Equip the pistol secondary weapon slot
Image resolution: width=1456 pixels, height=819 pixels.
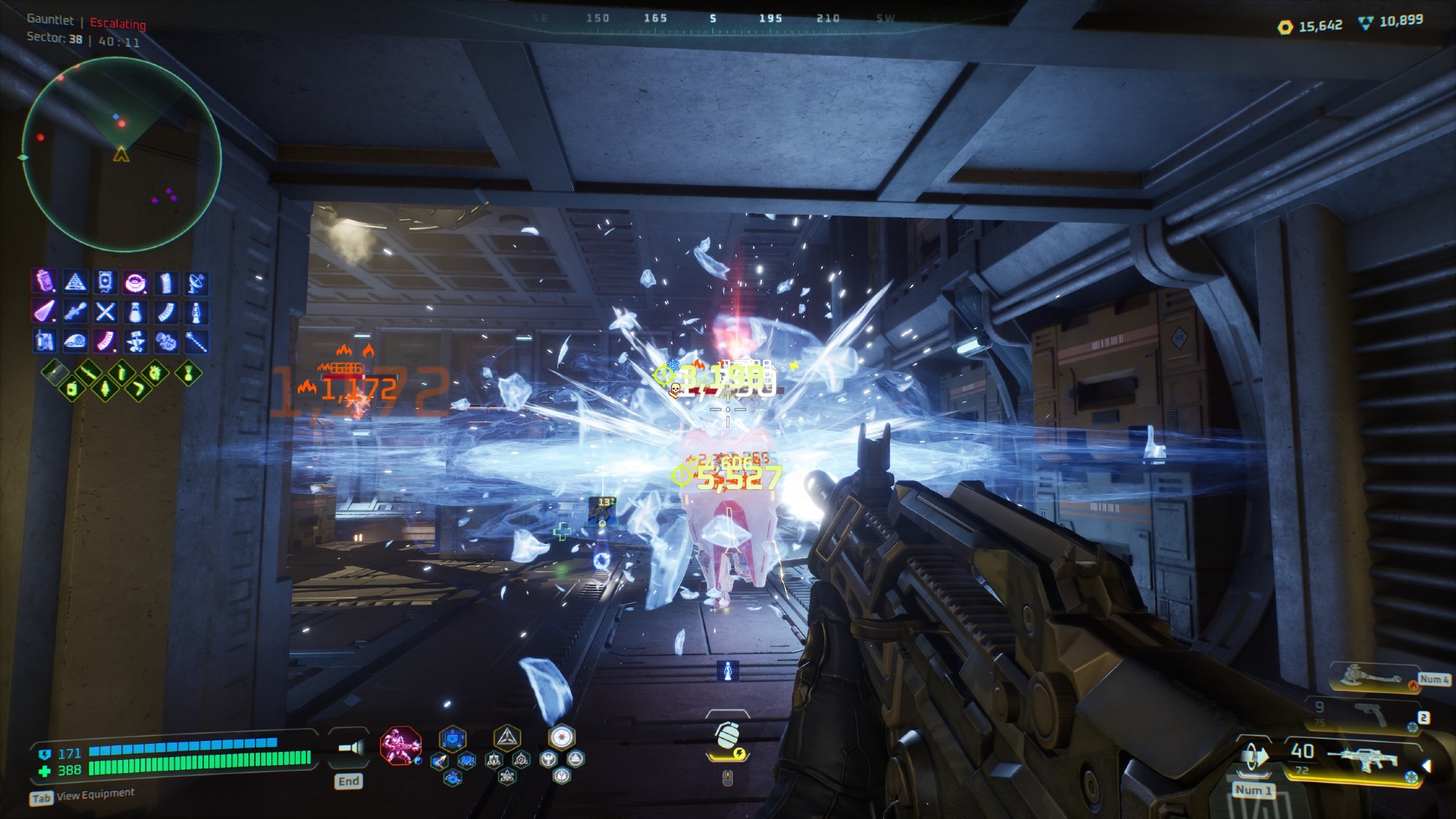point(1372,713)
